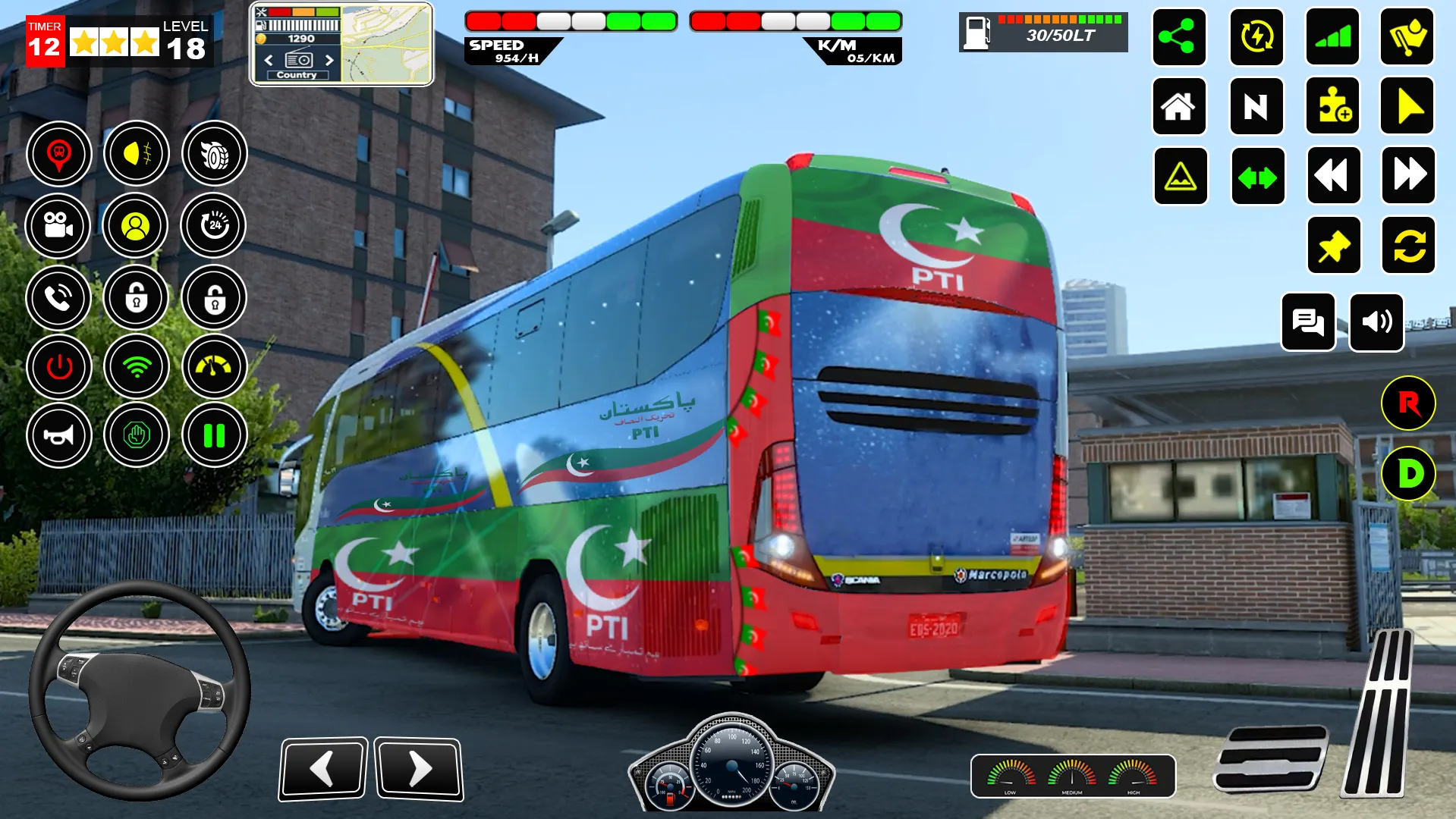Viewport: 1456px width, 819px height.
Task: Mute the game sound speaker icon
Action: [1376, 322]
